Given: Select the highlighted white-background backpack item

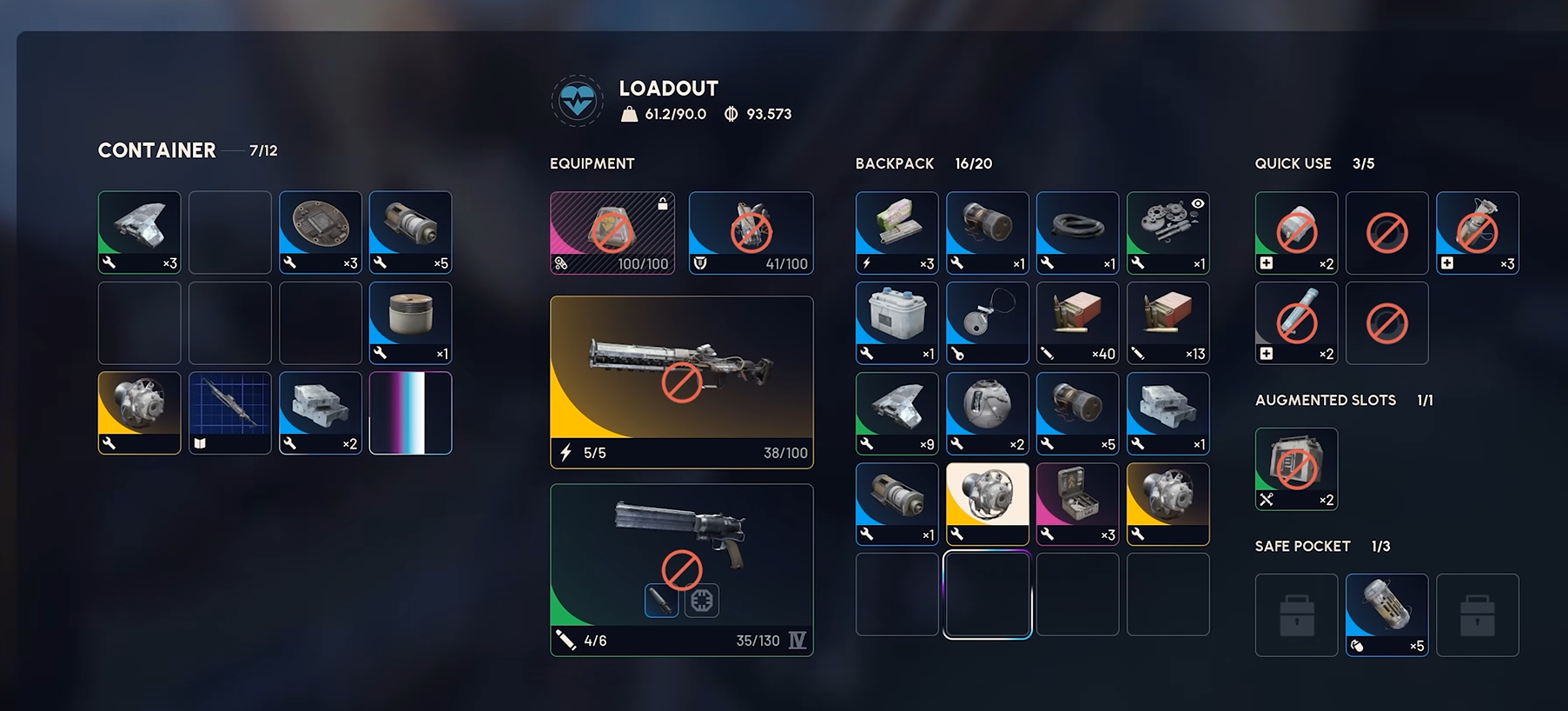Looking at the screenshot, I should [x=987, y=503].
